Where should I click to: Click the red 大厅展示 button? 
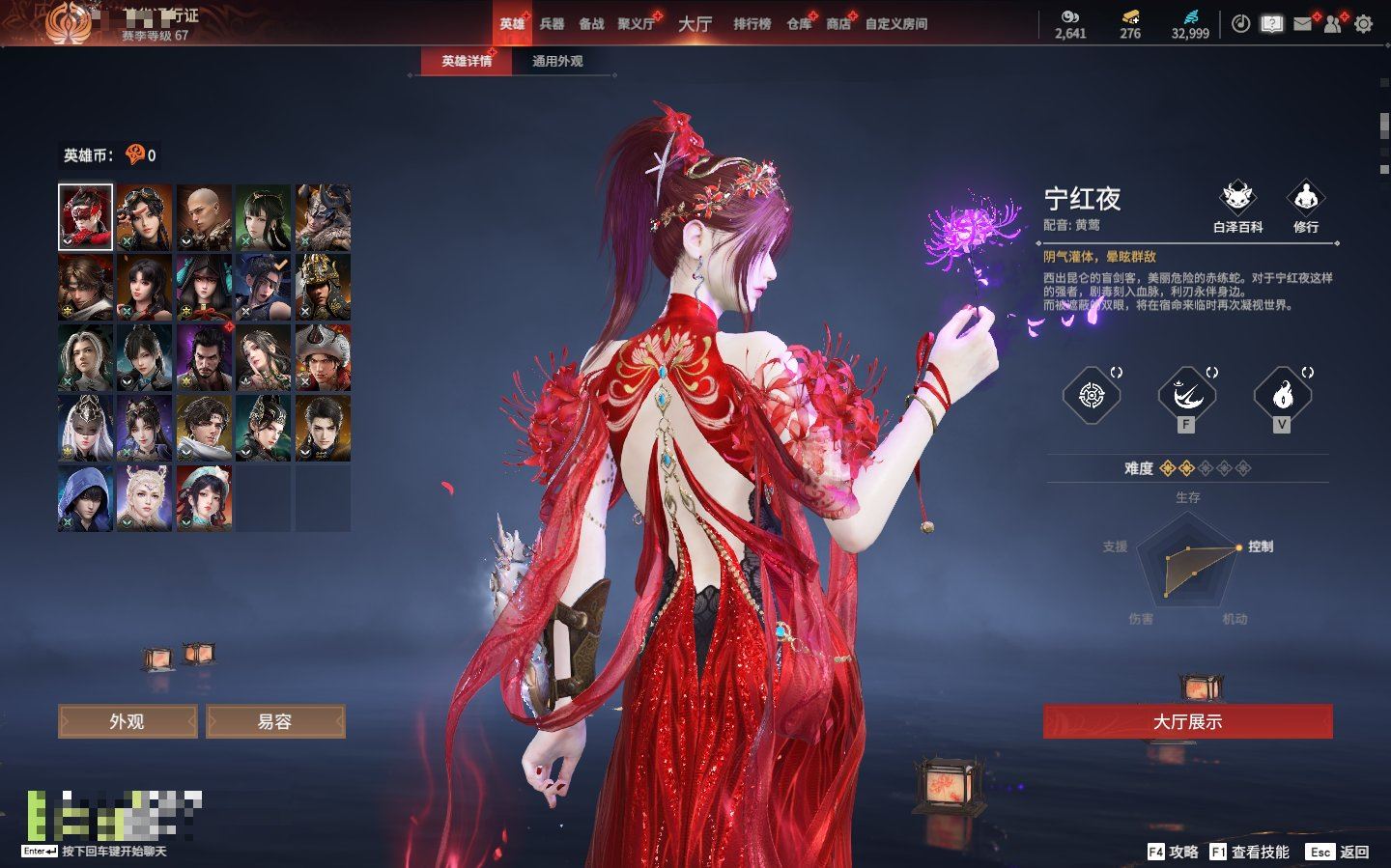[x=1187, y=721]
